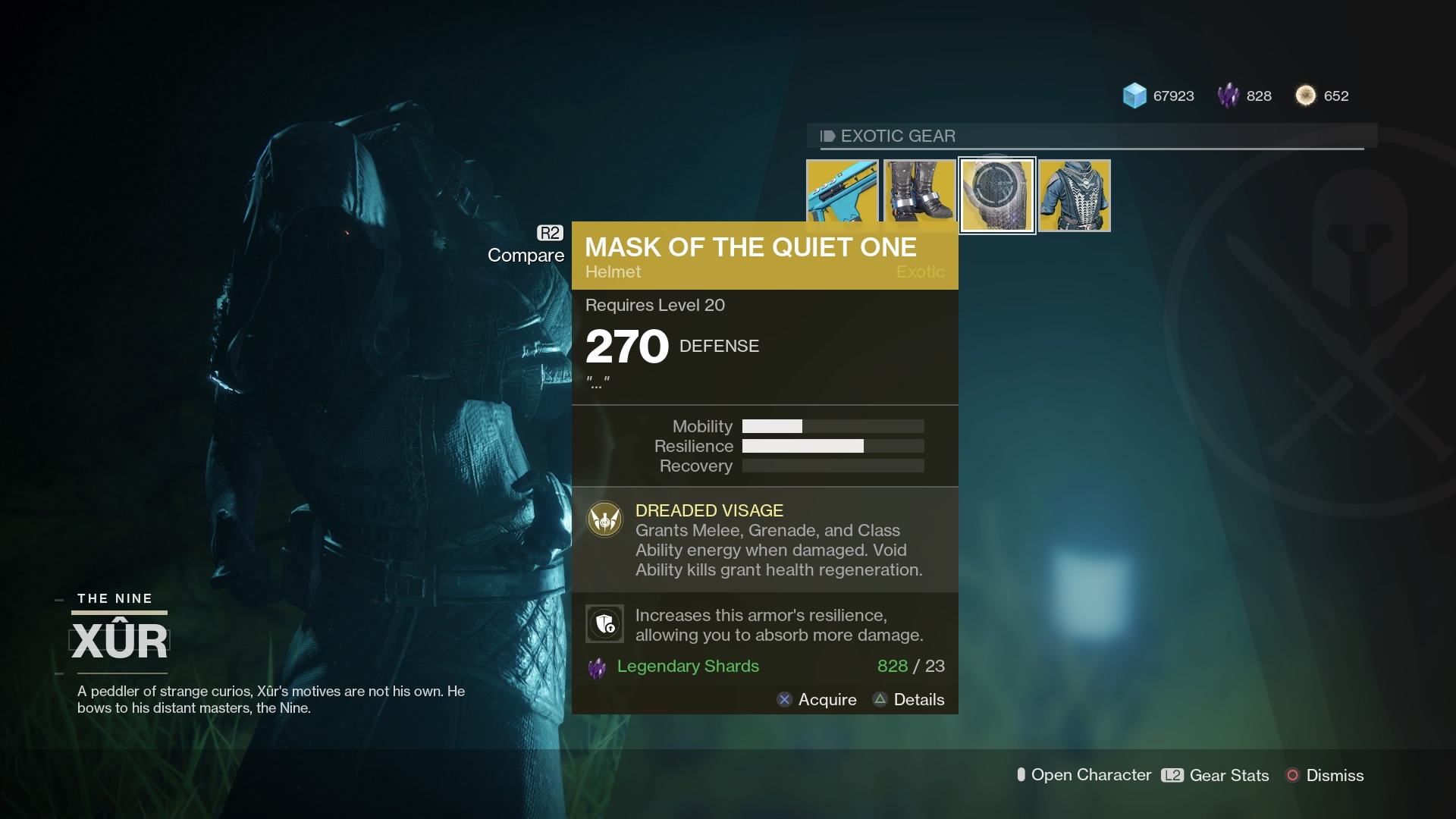Click the resilience armor mod icon
Image resolution: width=1456 pixels, height=819 pixels.
pos(604,623)
